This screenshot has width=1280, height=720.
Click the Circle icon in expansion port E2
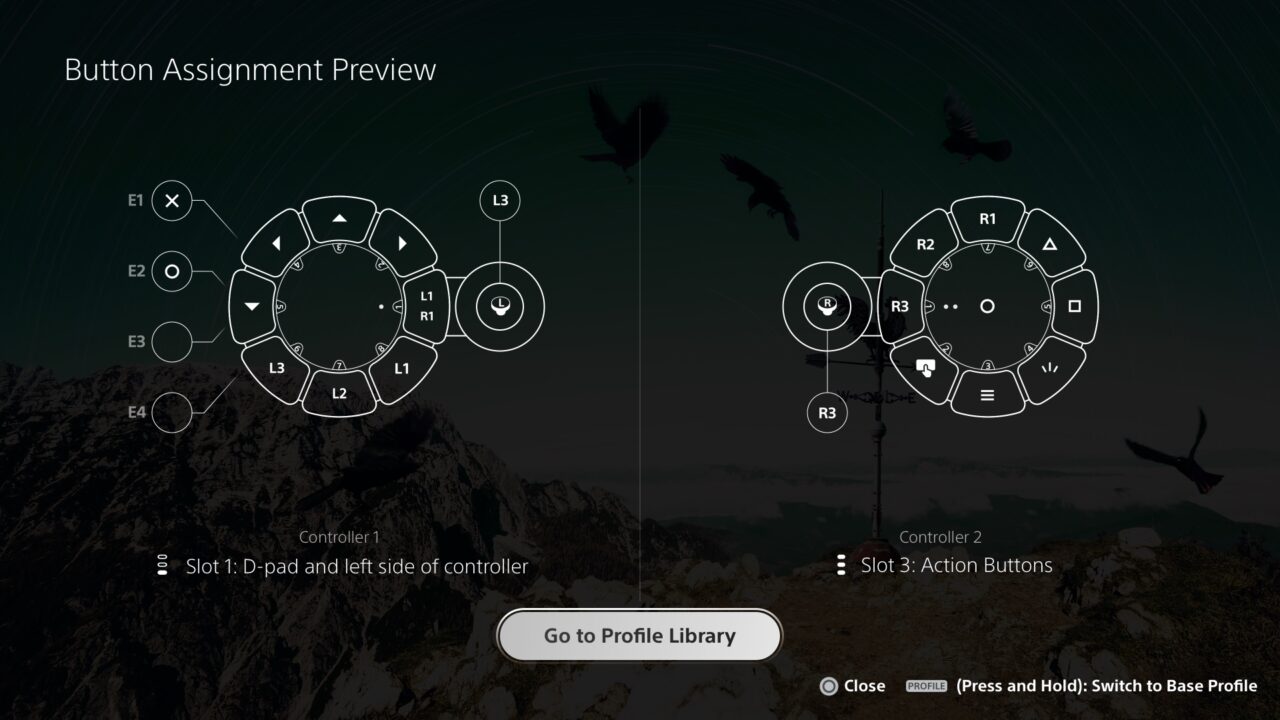170,270
